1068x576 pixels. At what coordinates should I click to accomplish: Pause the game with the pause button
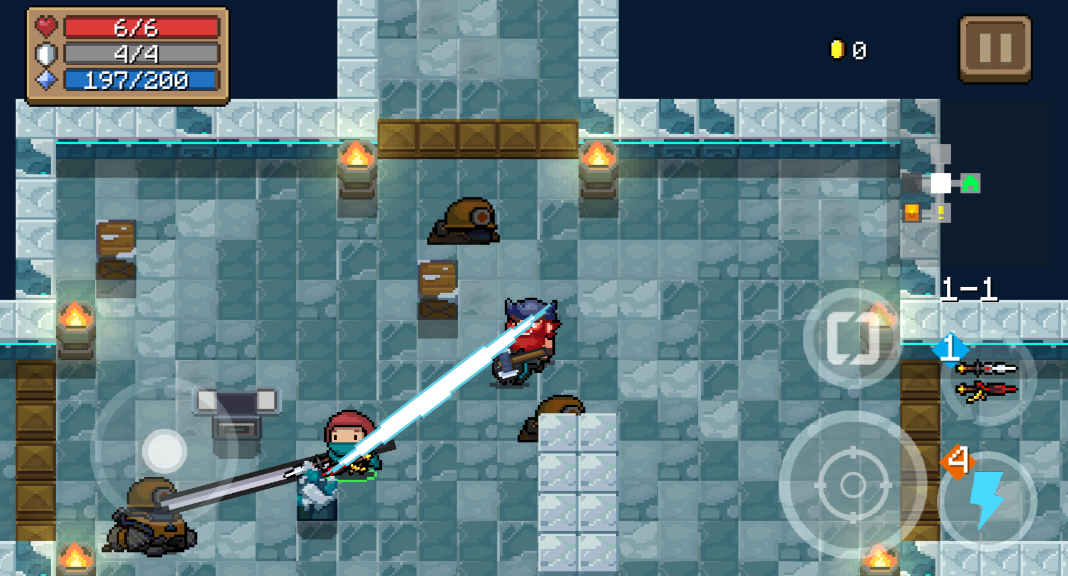coord(995,48)
